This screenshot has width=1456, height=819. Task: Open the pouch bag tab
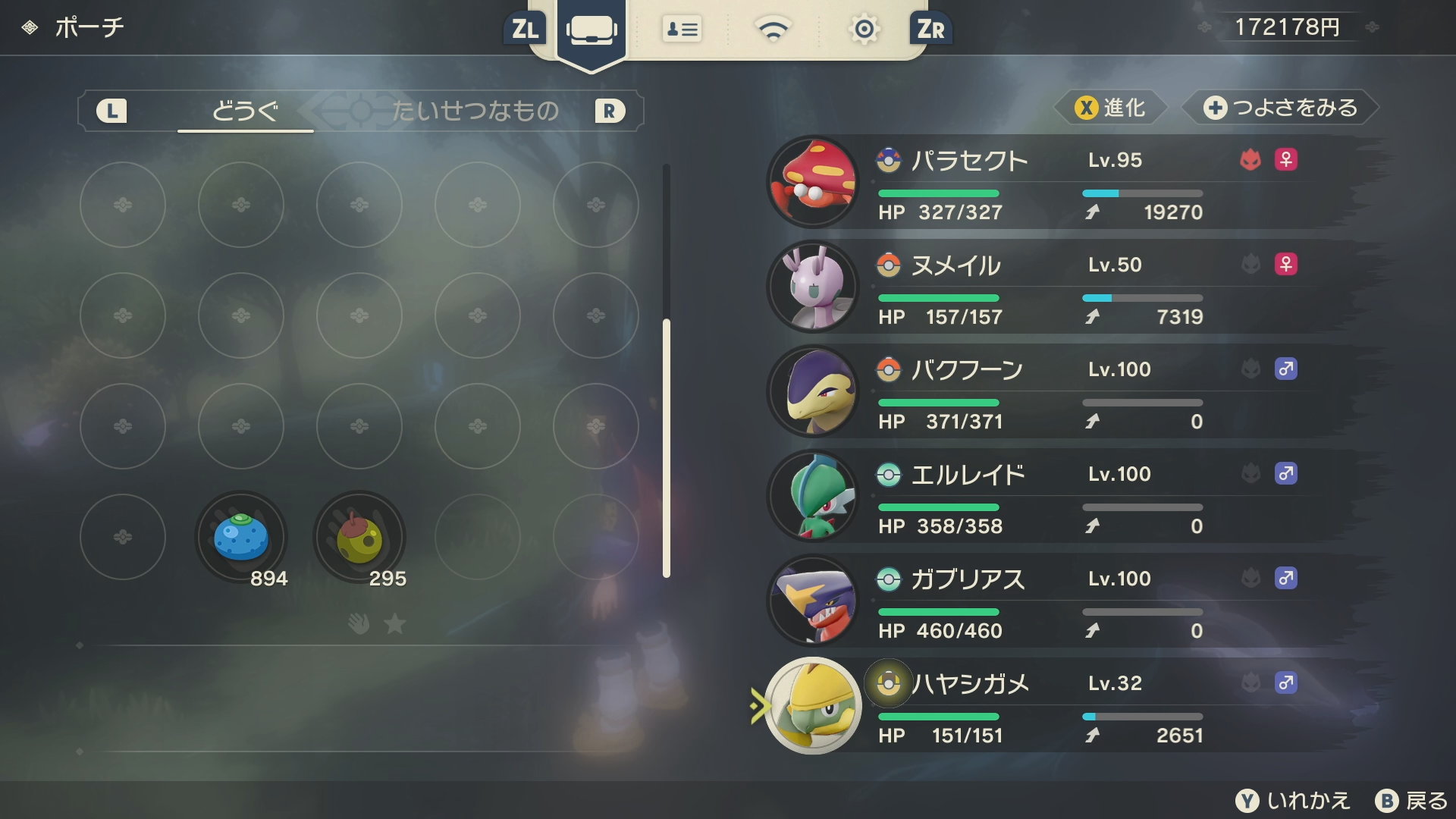pyautogui.click(x=591, y=30)
